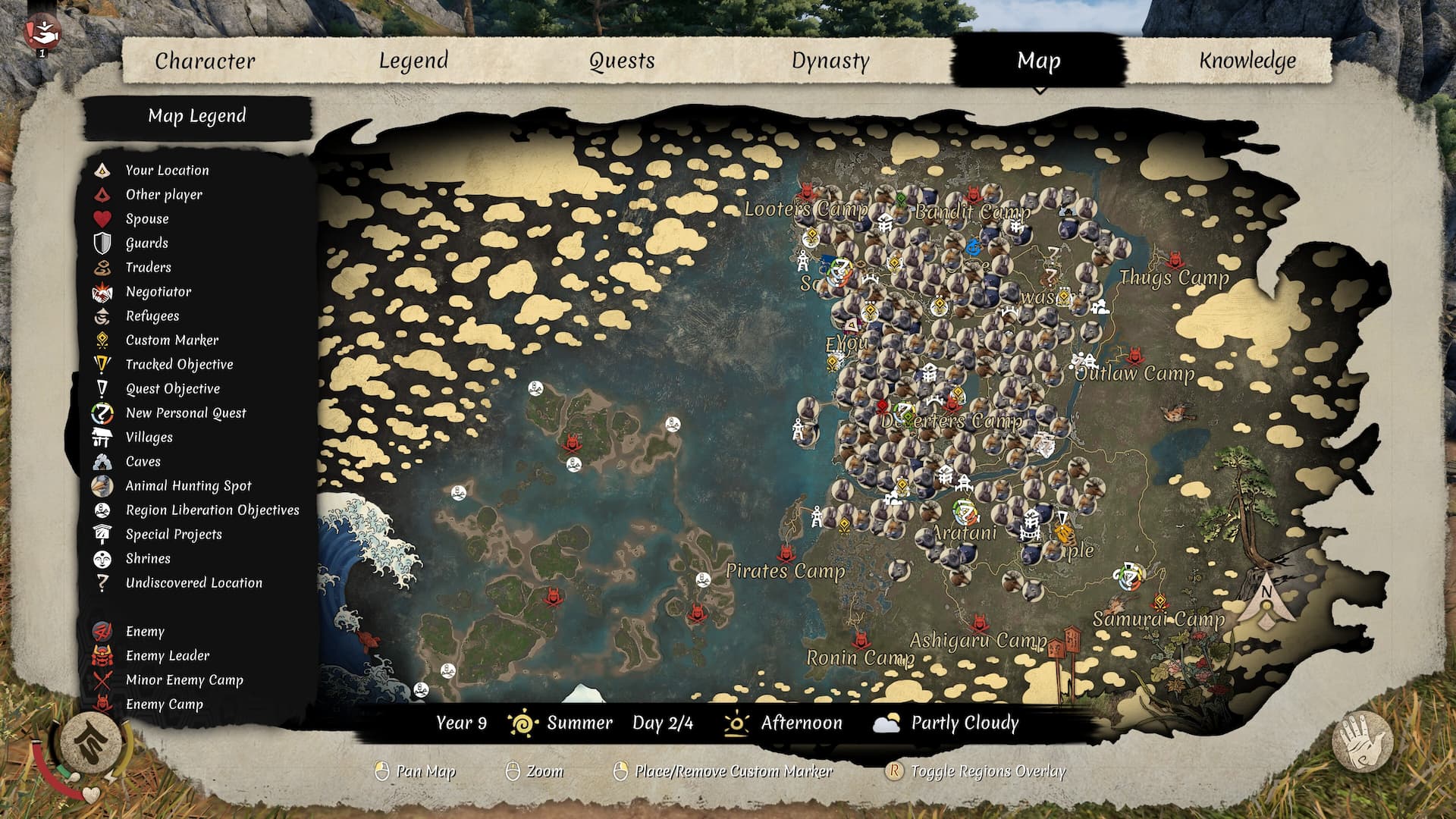Viewport: 1456px width, 819px height.
Task: Click the north compass marker on map
Action: click(x=1266, y=604)
